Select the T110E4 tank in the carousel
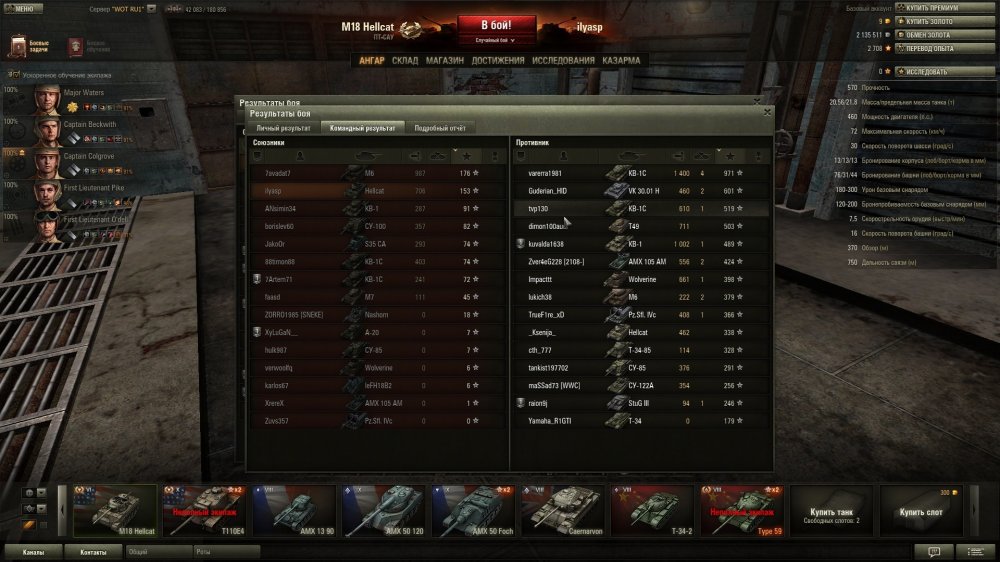The width and height of the screenshot is (1000, 562). [202, 511]
